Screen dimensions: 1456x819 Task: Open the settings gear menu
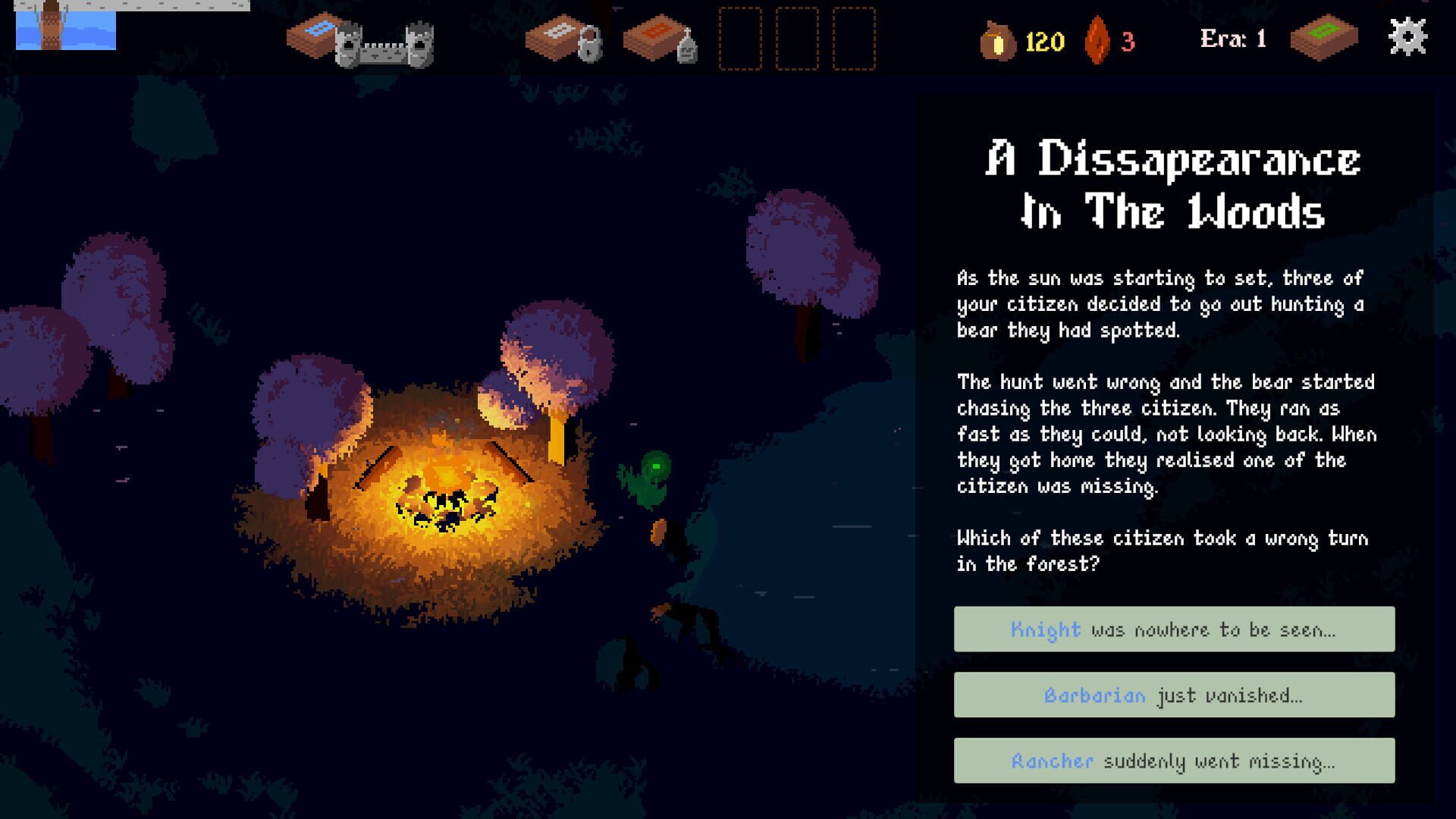pyautogui.click(x=1407, y=37)
